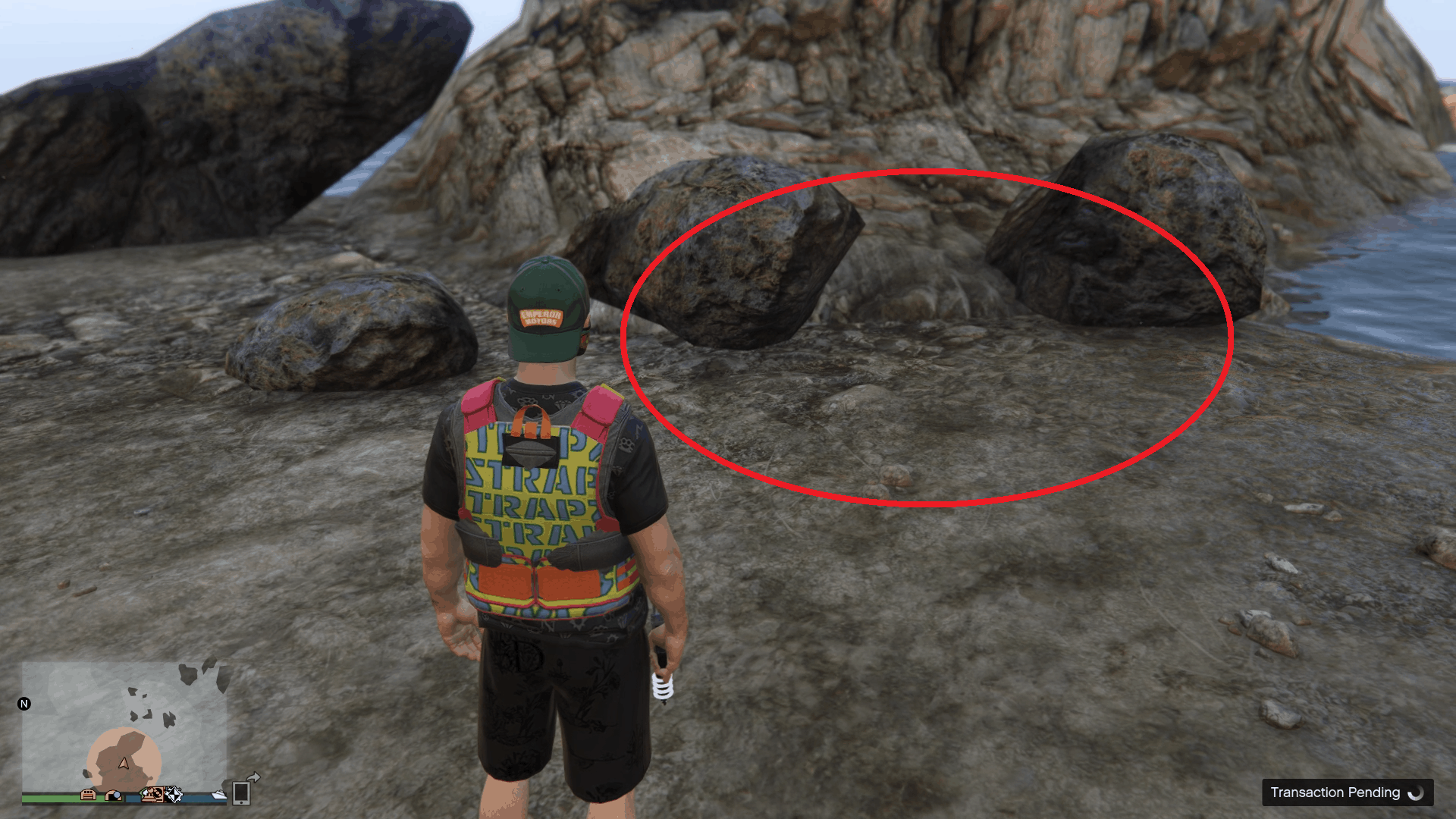Click the Transaction Pending text
The width and height of the screenshot is (1456, 819).
(1335, 792)
